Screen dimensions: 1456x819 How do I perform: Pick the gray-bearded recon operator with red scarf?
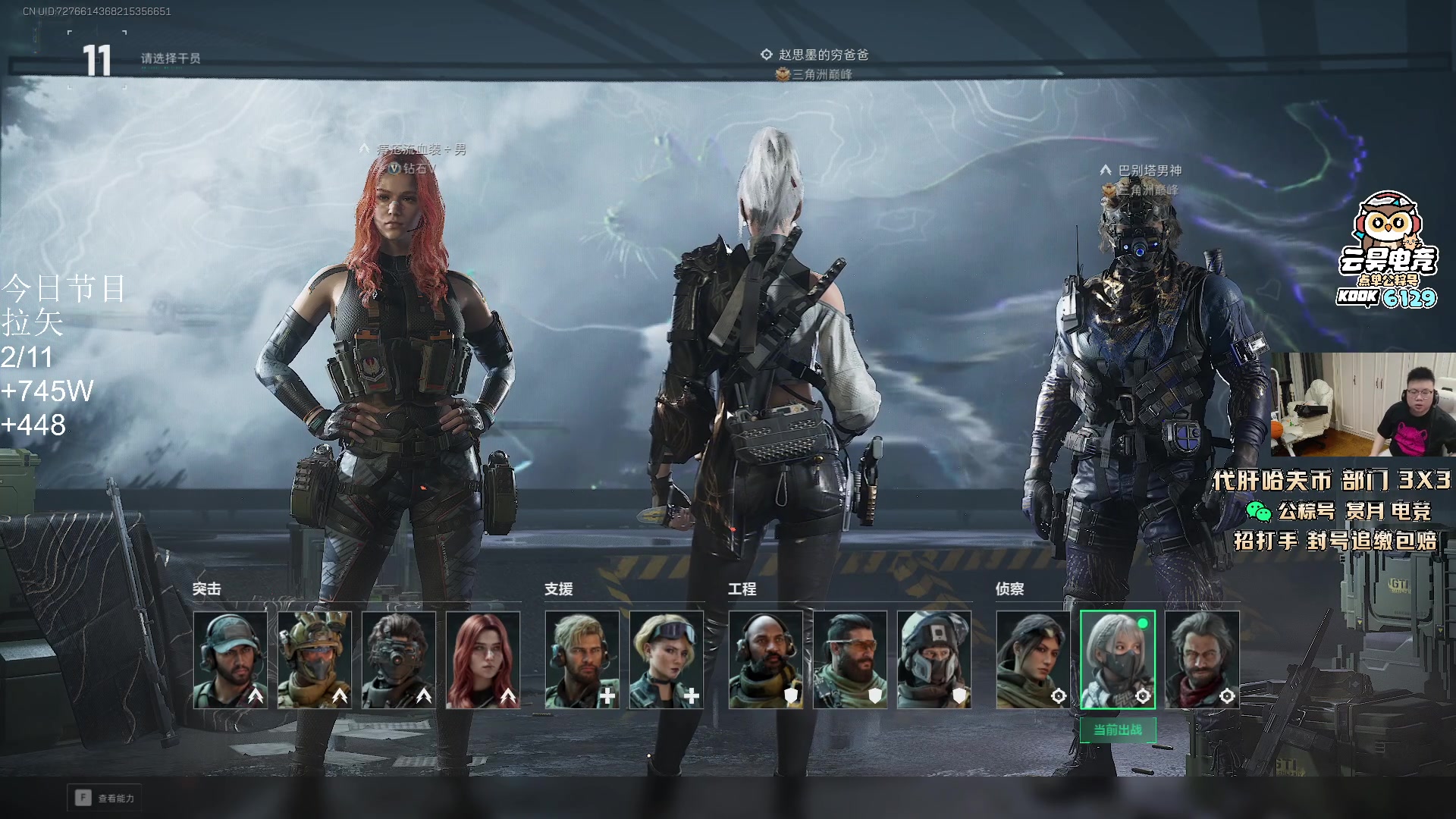(1202, 660)
